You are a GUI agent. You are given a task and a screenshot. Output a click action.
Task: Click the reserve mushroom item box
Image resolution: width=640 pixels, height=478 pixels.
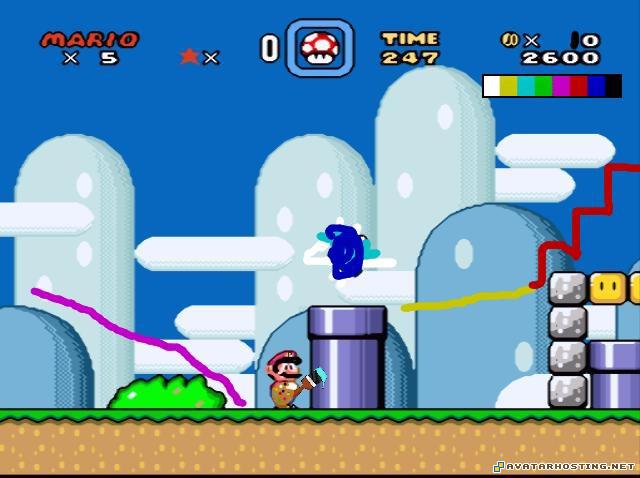coord(318,48)
